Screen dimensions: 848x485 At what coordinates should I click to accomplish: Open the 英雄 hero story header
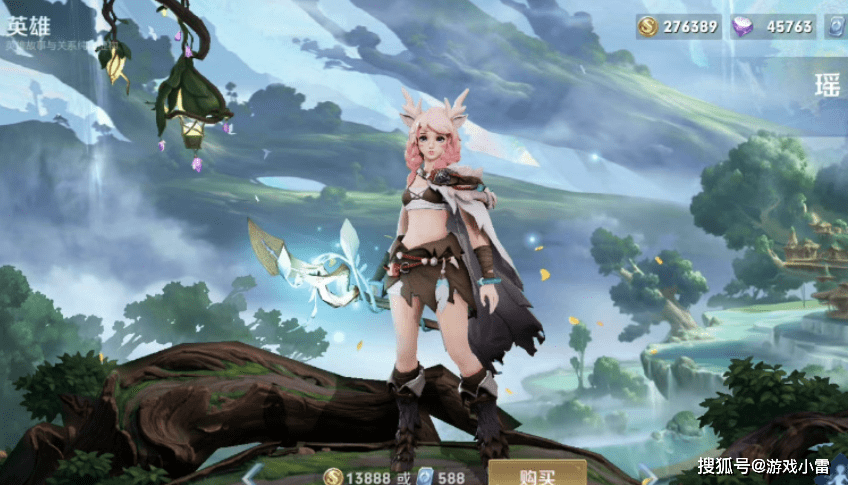(28, 25)
